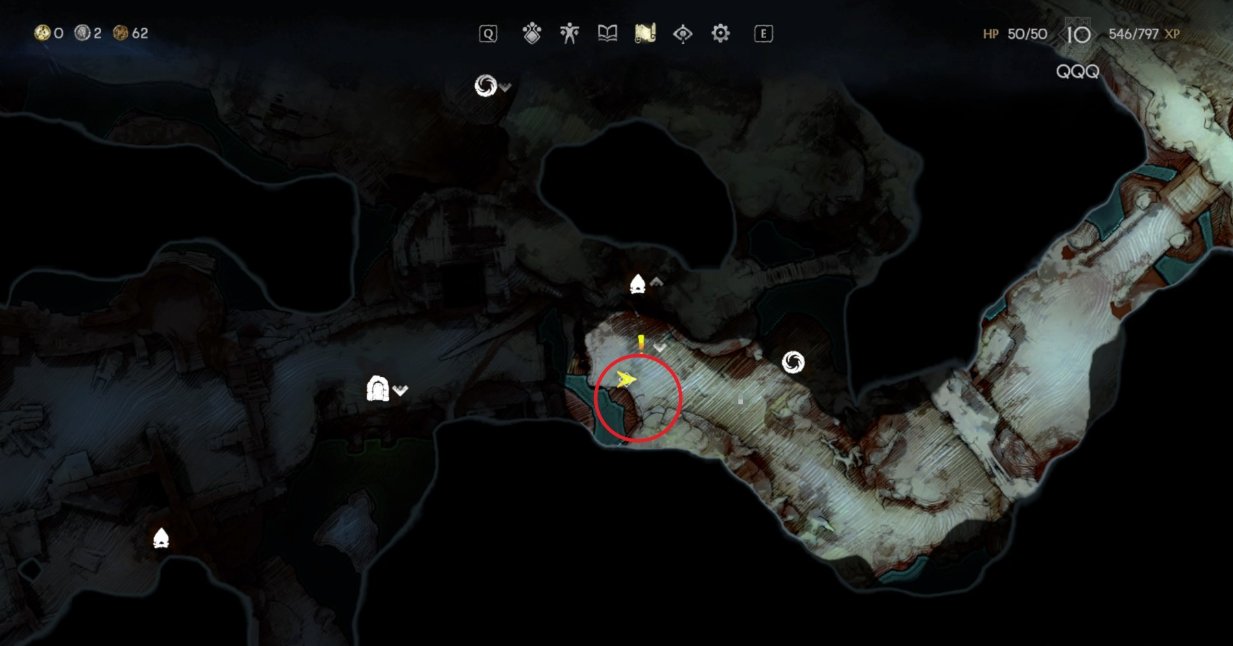This screenshot has height=646, width=1233.
Task: Select the swirl marker with down chevron
Action: click(x=486, y=86)
